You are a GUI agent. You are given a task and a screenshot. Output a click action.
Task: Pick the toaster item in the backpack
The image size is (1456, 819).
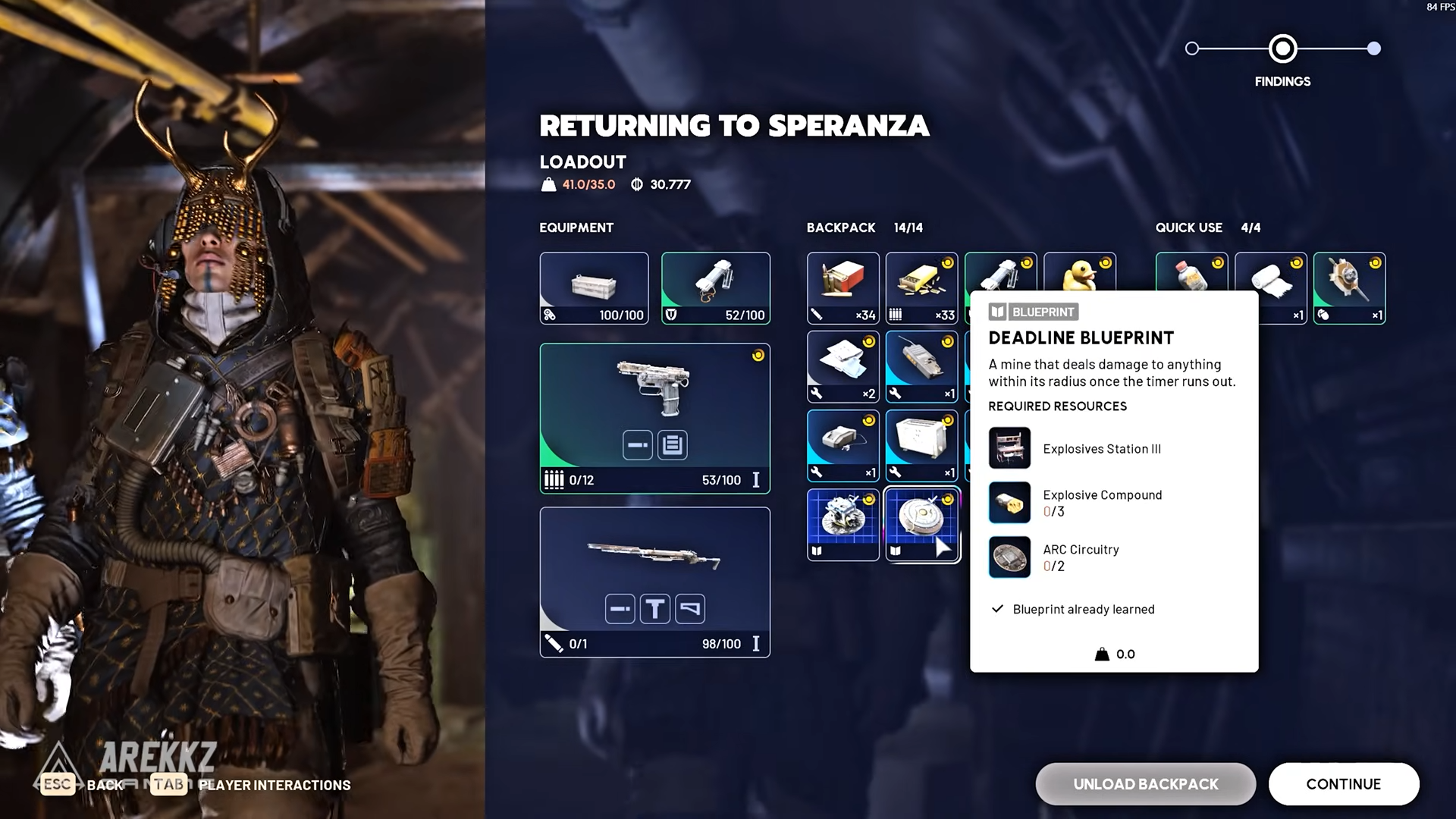pos(921,446)
